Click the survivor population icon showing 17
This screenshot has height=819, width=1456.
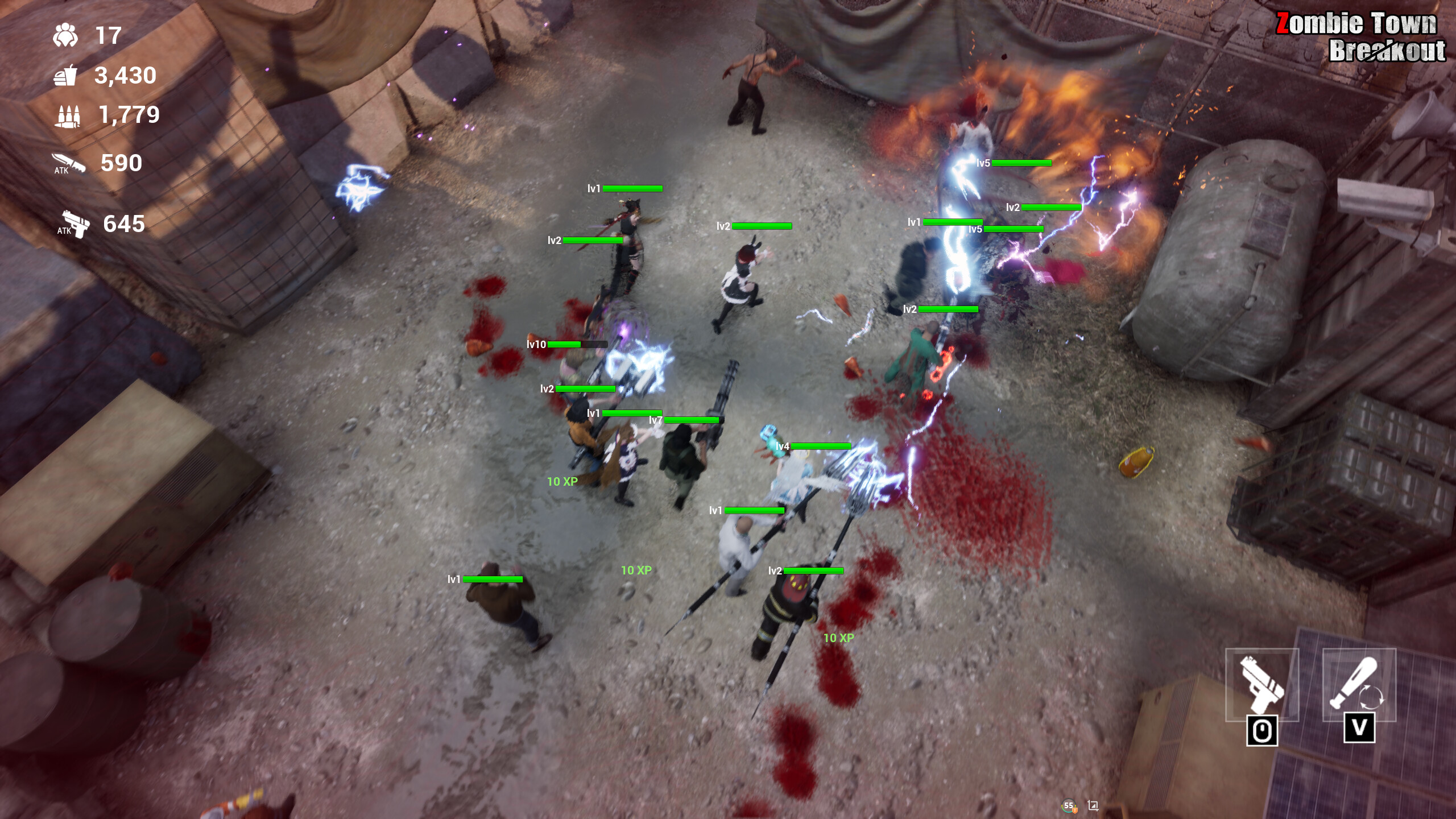(67, 35)
